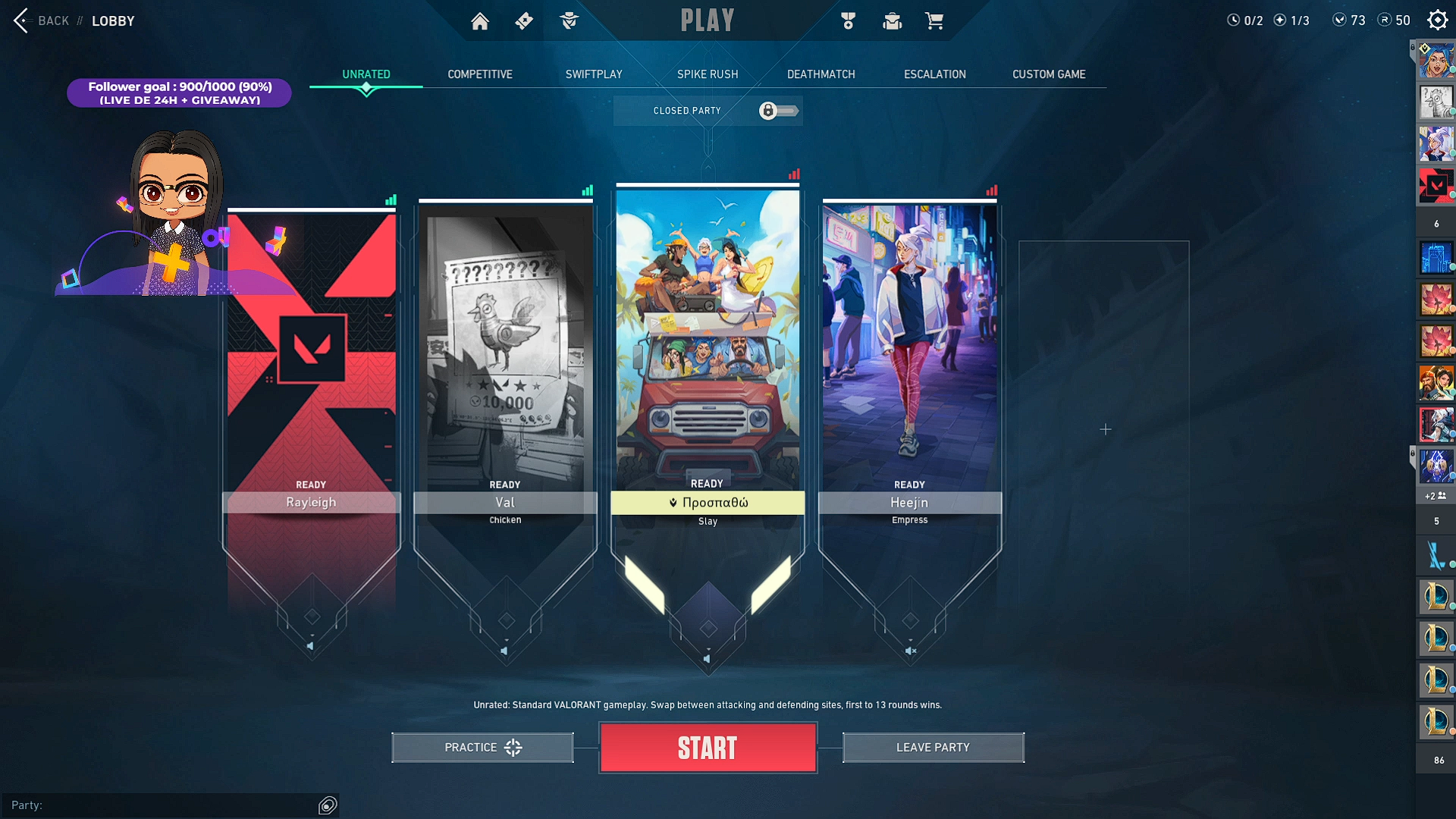Select the SWIFTPLAY mode tab
The image size is (1456, 819).
point(594,74)
